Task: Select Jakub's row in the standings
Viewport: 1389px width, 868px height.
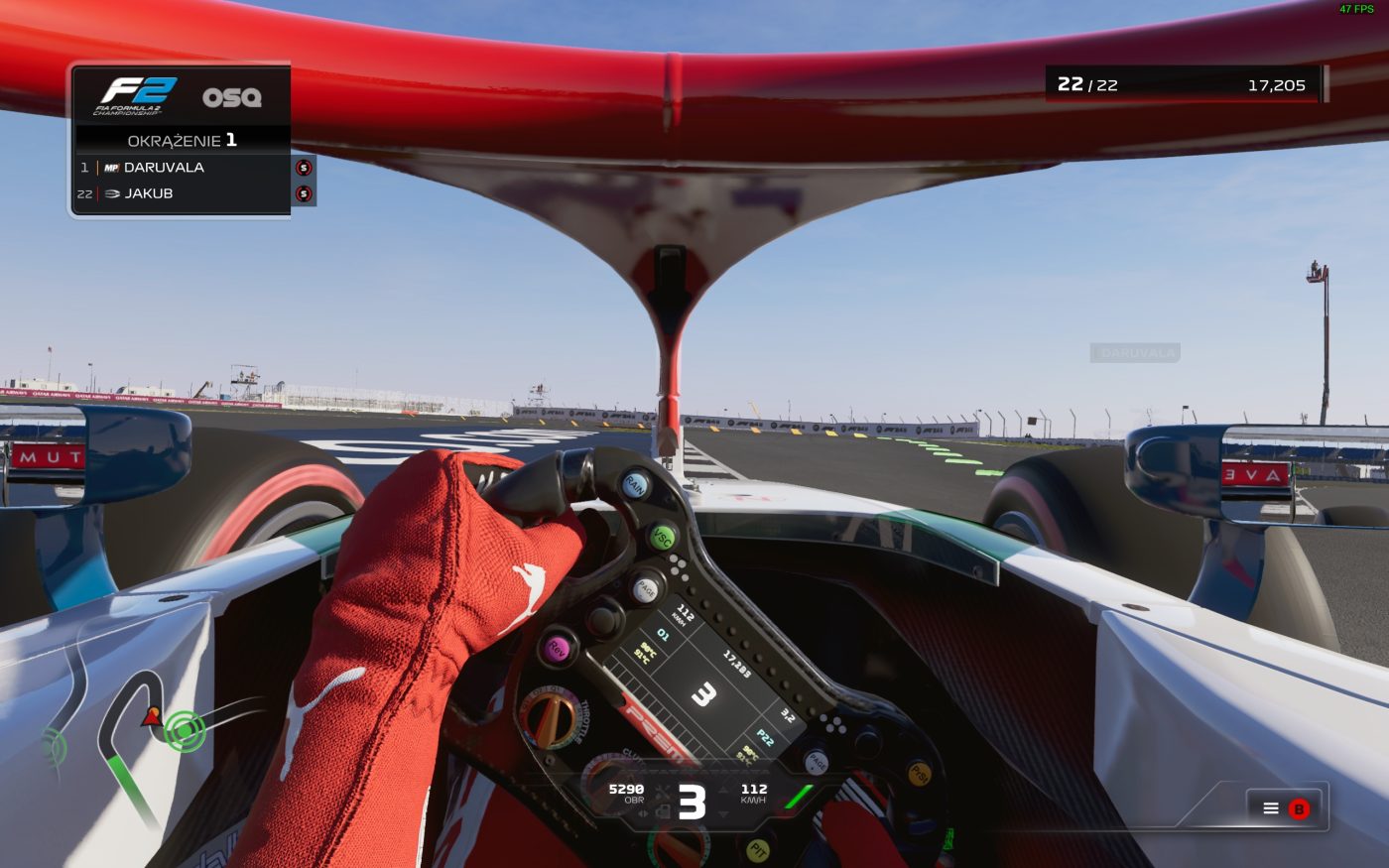Action: (x=184, y=193)
